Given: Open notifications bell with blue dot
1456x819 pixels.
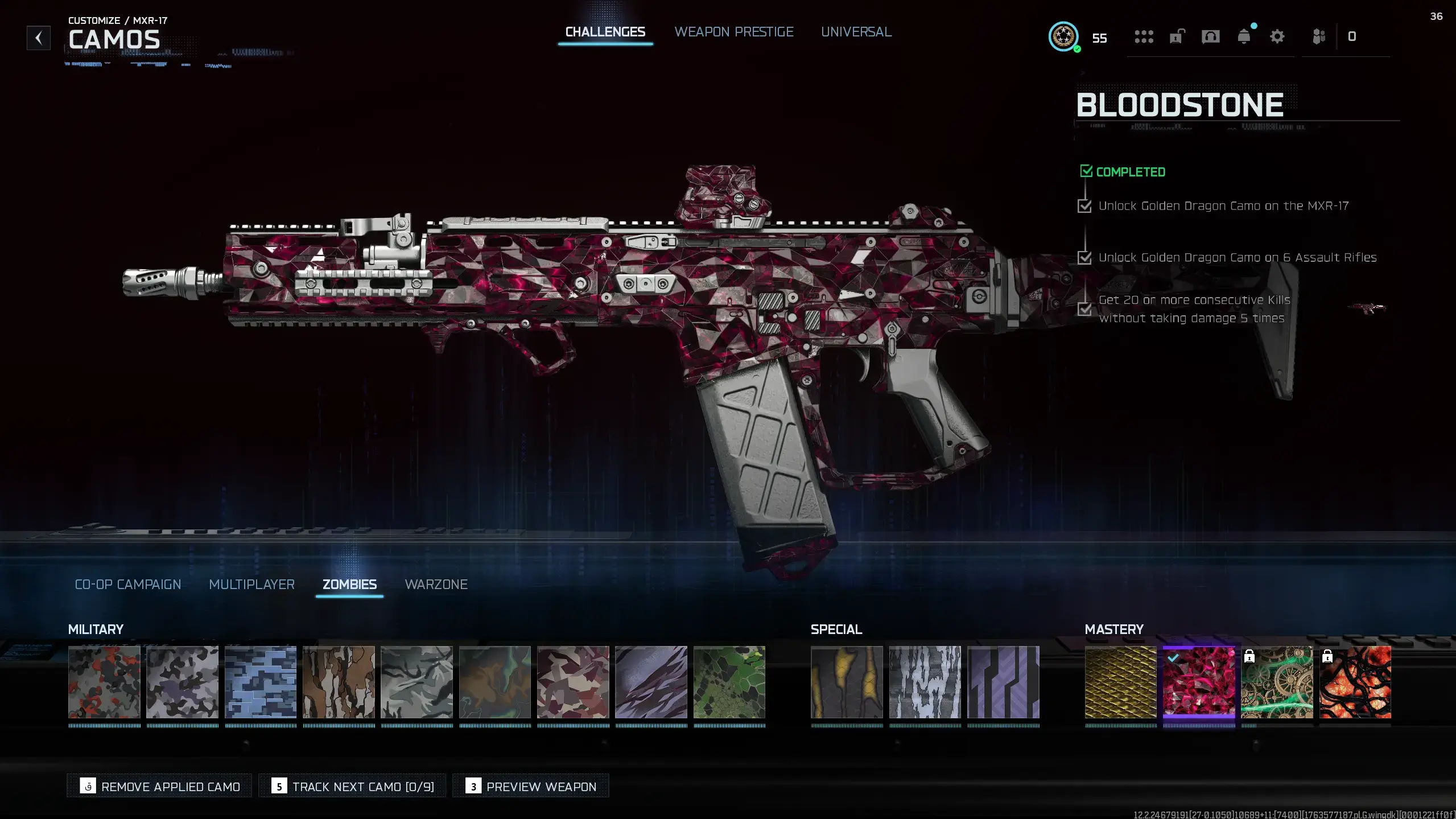Looking at the screenshot, I should tap(1244, 37).
